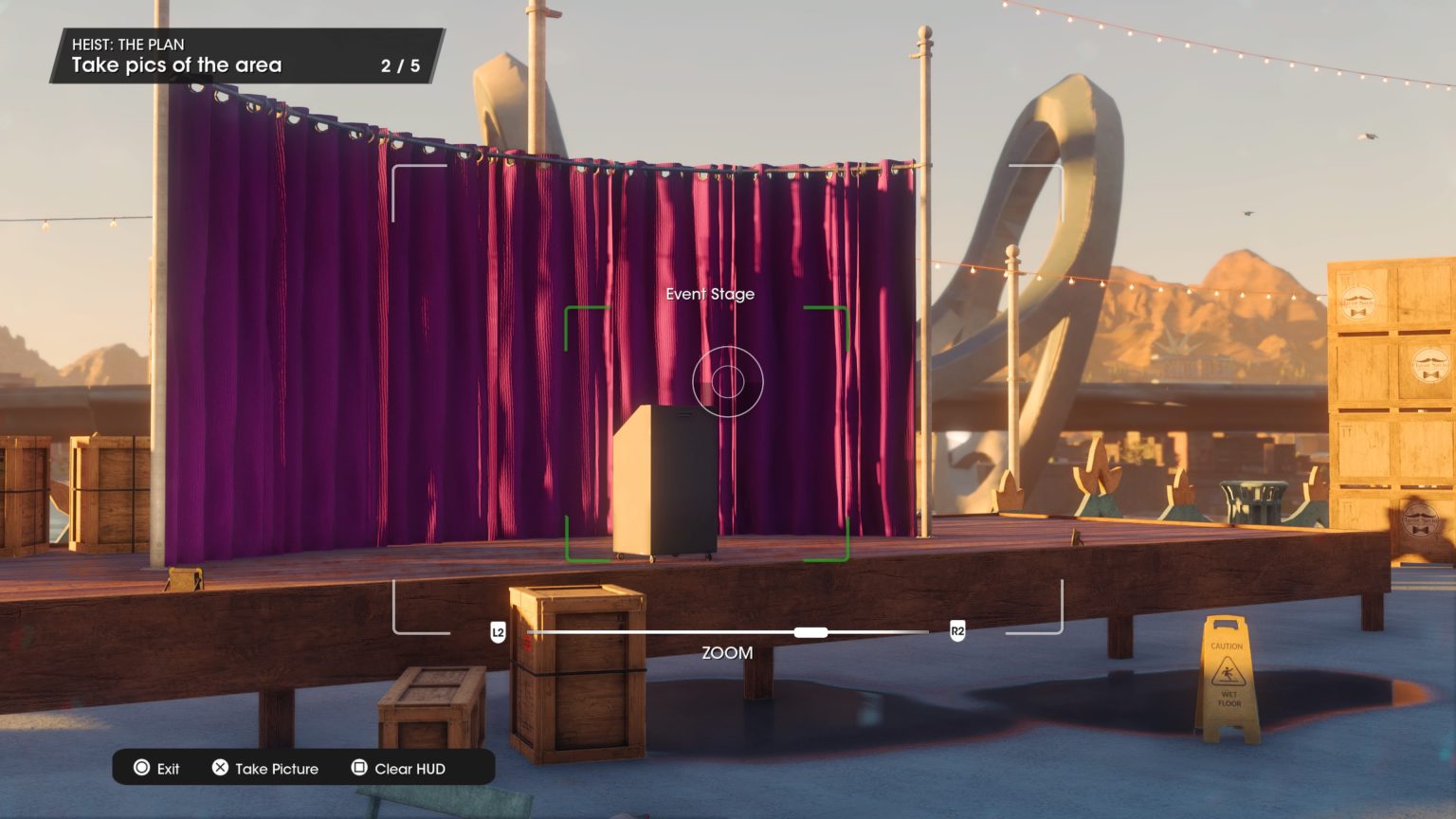Toggle the Event Stage target label
The height and width of the screenshot is (819, 1456).
[x=709, y=294]
